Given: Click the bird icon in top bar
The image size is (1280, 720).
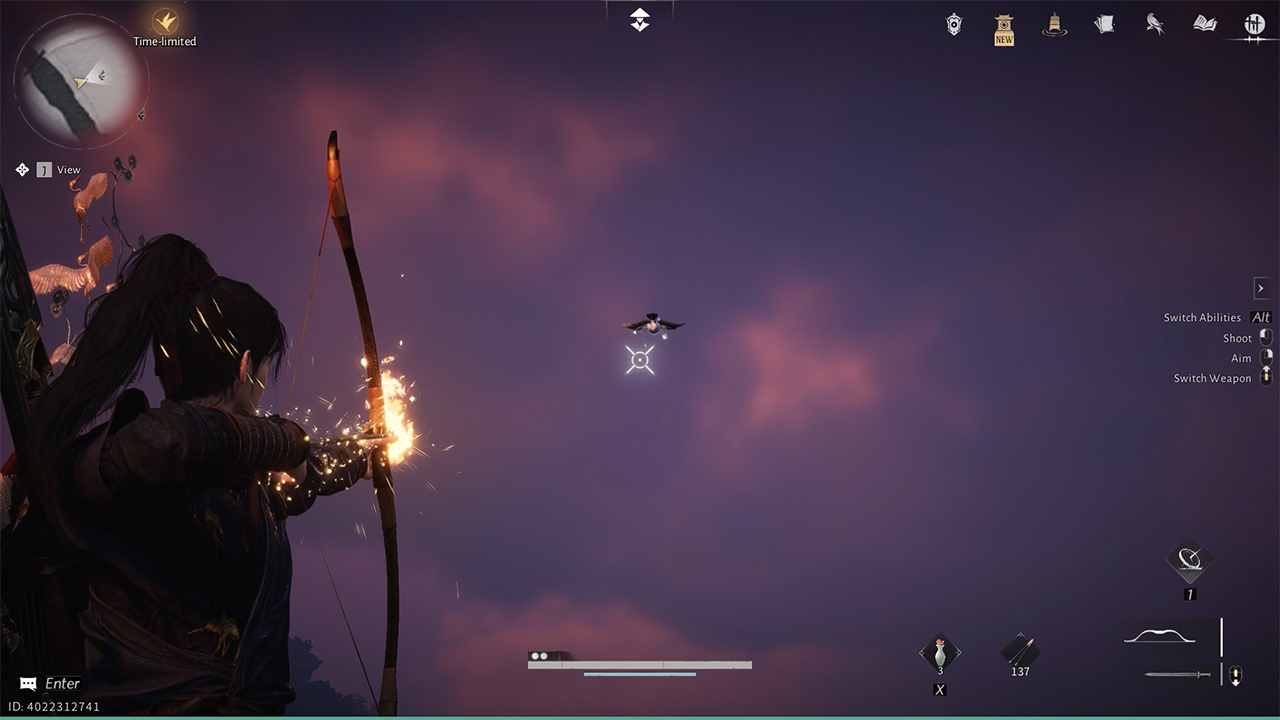Looking at the screenshot, I should (x=1155, y=24).
